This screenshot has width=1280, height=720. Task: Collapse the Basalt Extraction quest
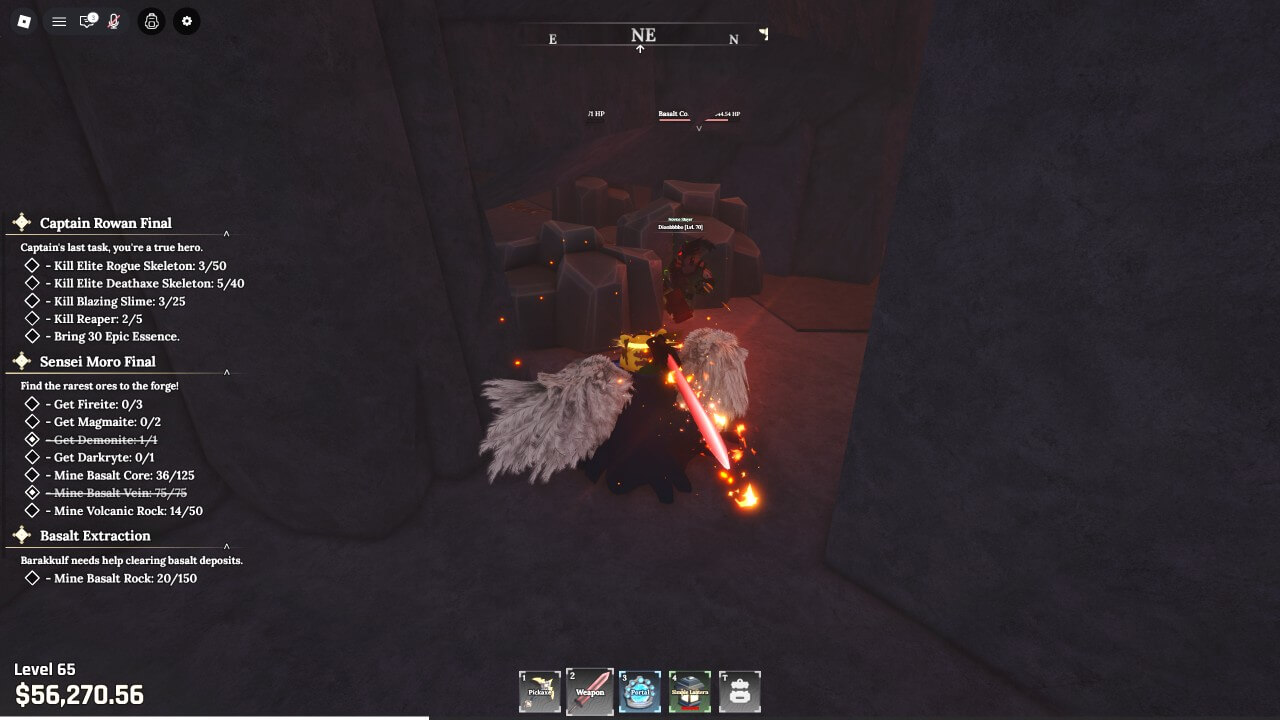tap(226, 546)
